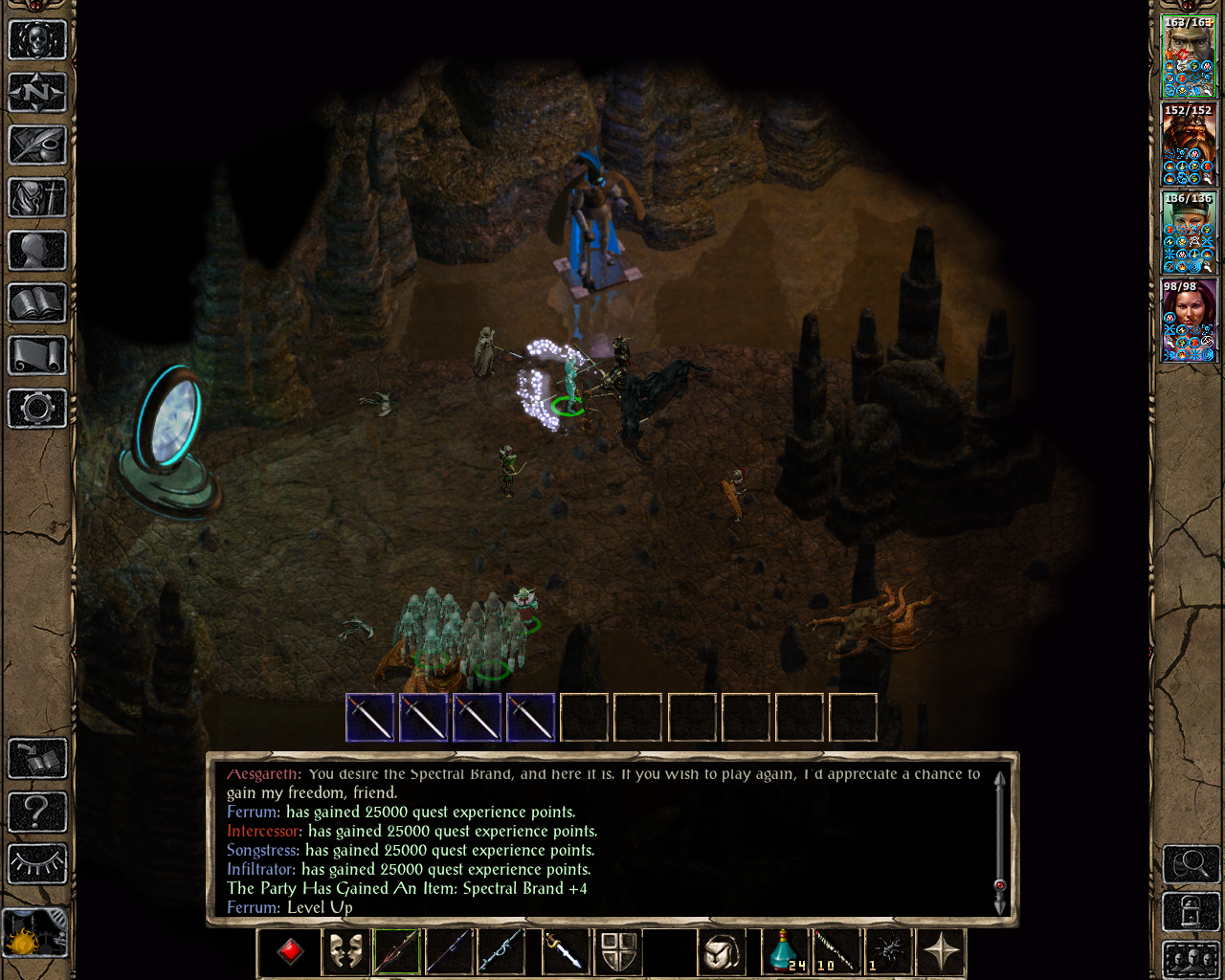Click the question mark help button
The image size is (1225, 980).
coord(37,813)
